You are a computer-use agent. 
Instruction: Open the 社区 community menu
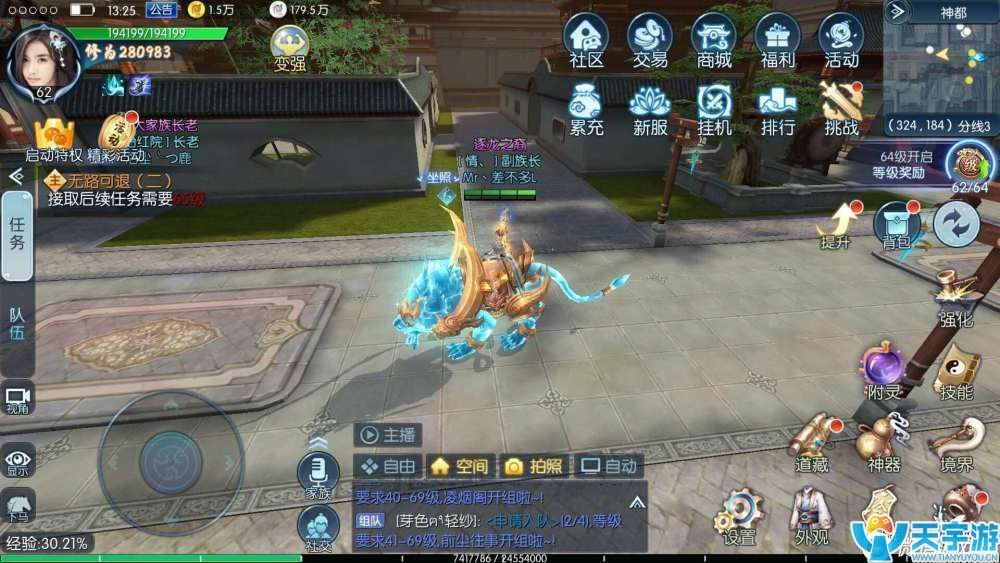point(587,40)
